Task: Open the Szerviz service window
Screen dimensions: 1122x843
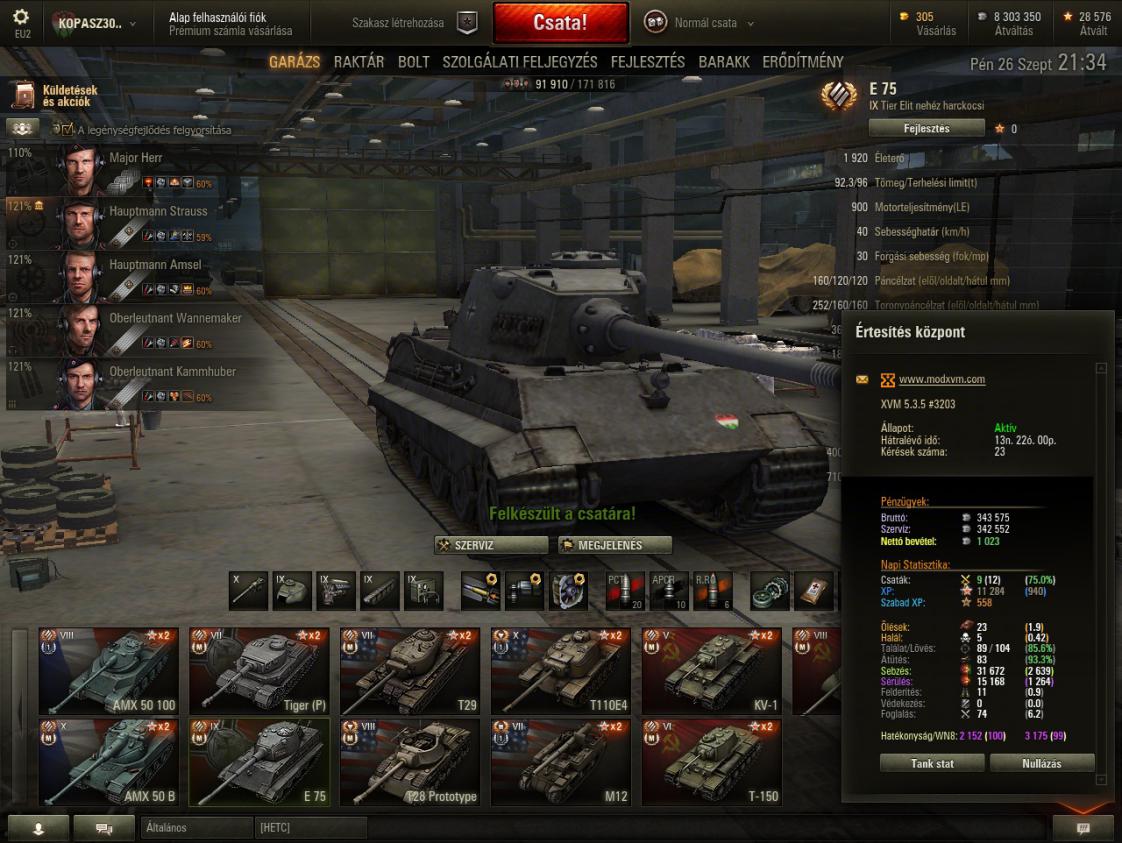Action: pos(492,545)
